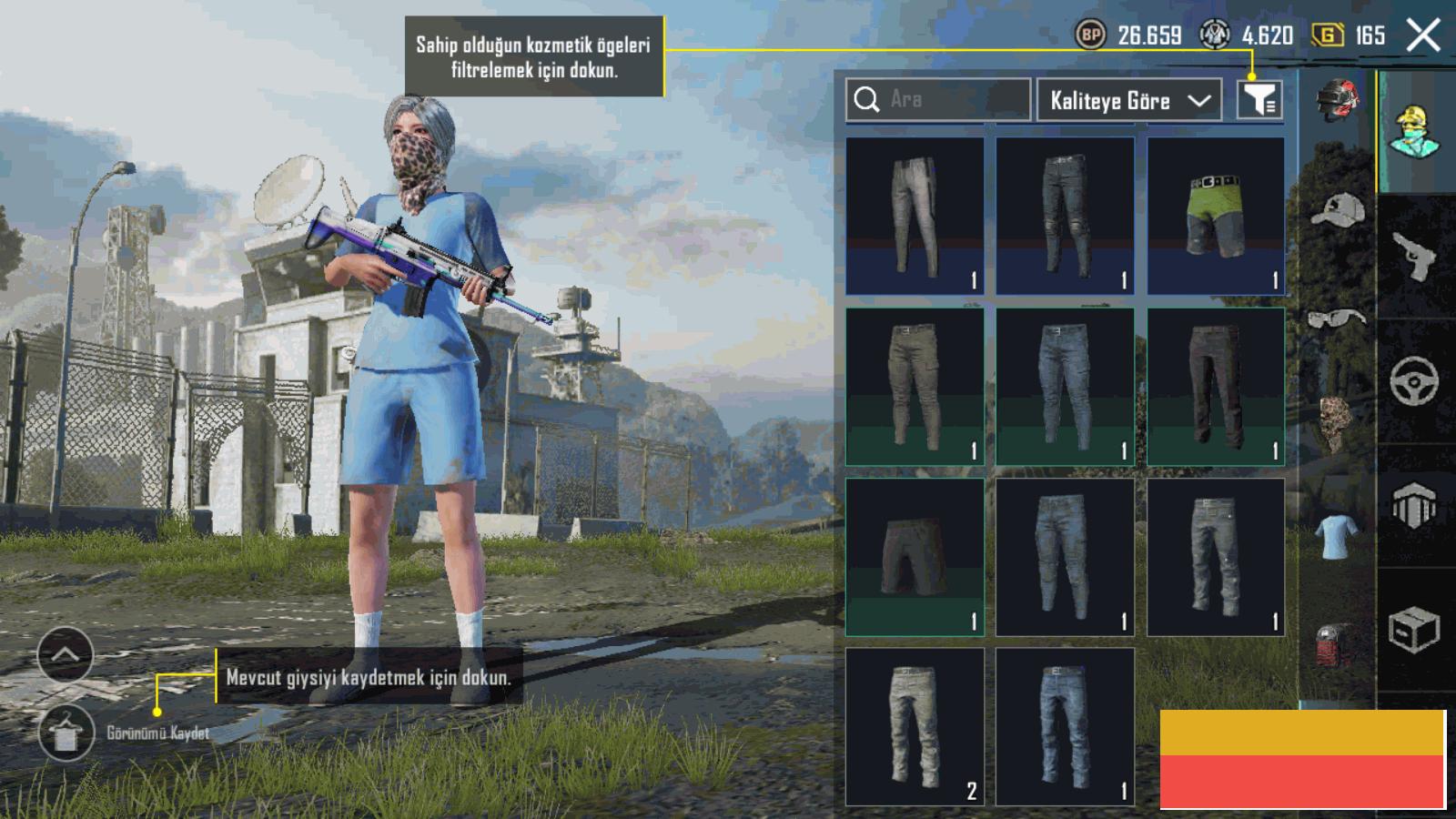
Task: Open the sunglasses category
Action: pos(1337,318)
